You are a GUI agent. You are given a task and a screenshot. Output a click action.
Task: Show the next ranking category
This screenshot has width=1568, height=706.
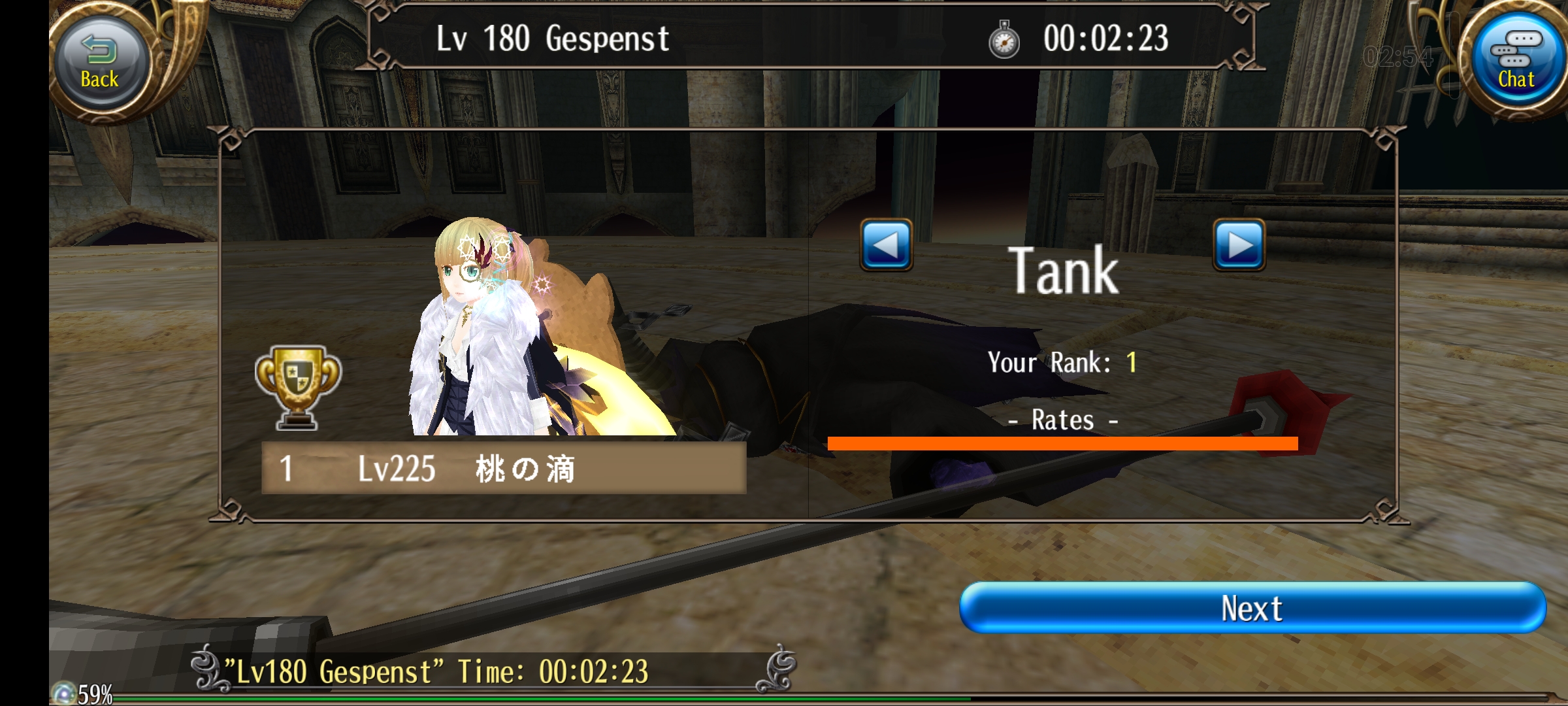point(1239,245)
